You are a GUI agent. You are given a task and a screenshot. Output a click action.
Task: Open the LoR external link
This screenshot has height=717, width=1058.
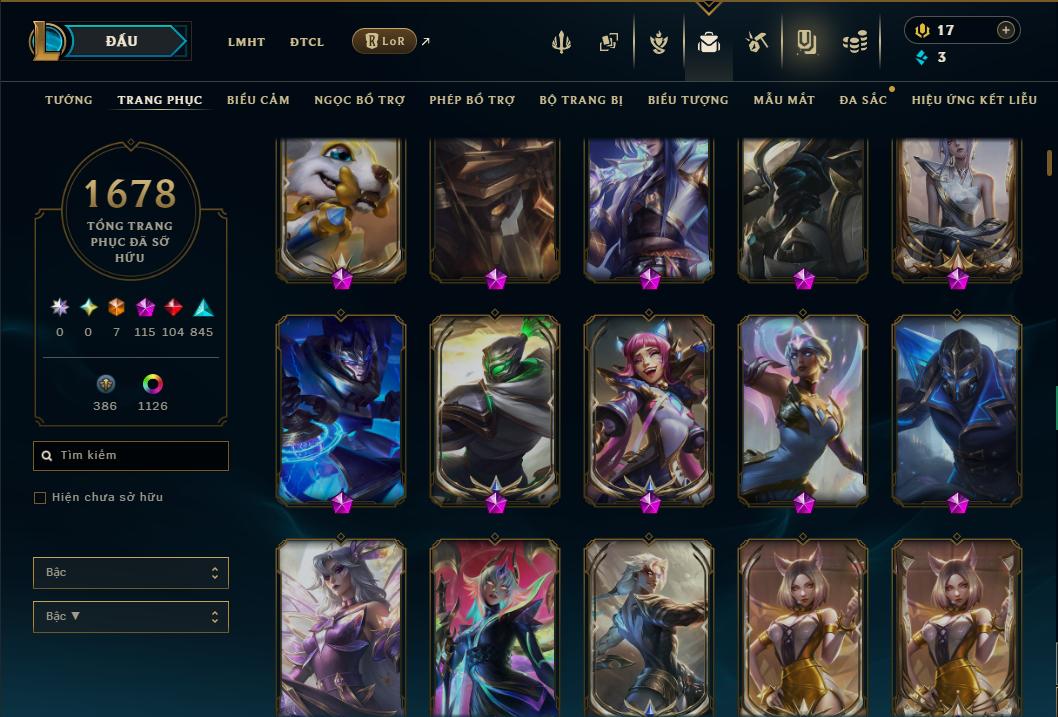(x=385, y=41)
